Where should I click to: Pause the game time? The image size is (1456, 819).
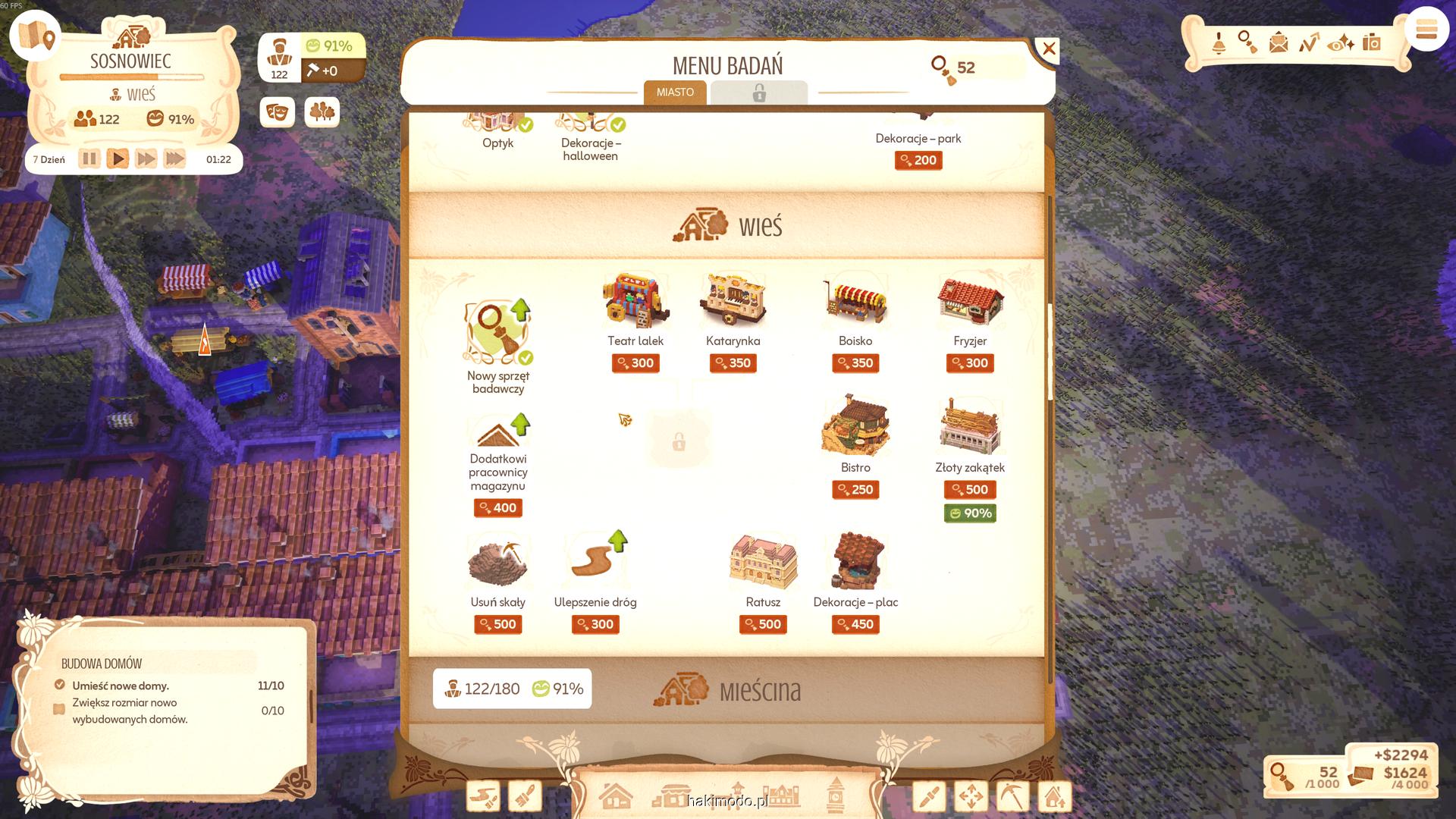(89, 159)
